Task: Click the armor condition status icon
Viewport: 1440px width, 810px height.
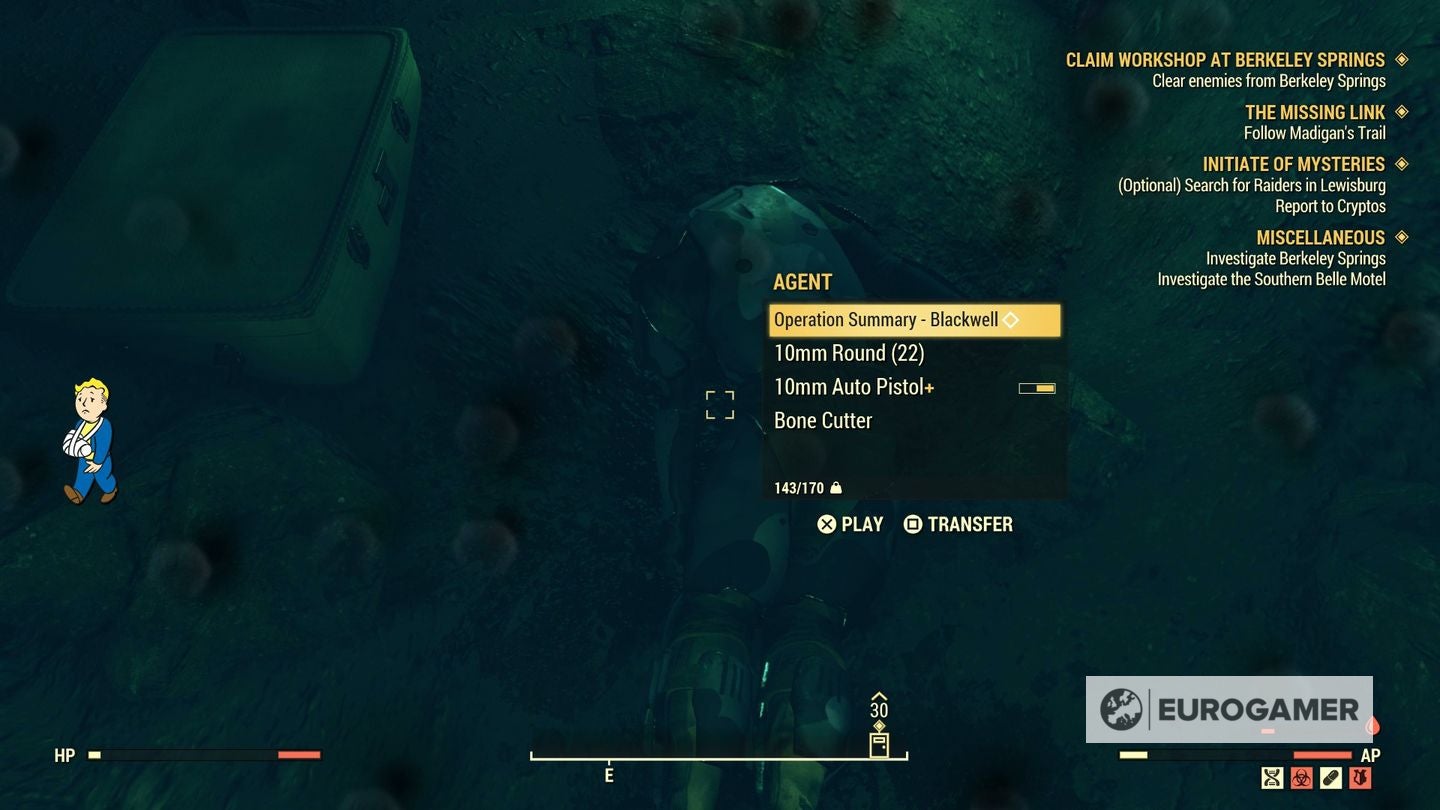Action: (x=1360, y=778)
